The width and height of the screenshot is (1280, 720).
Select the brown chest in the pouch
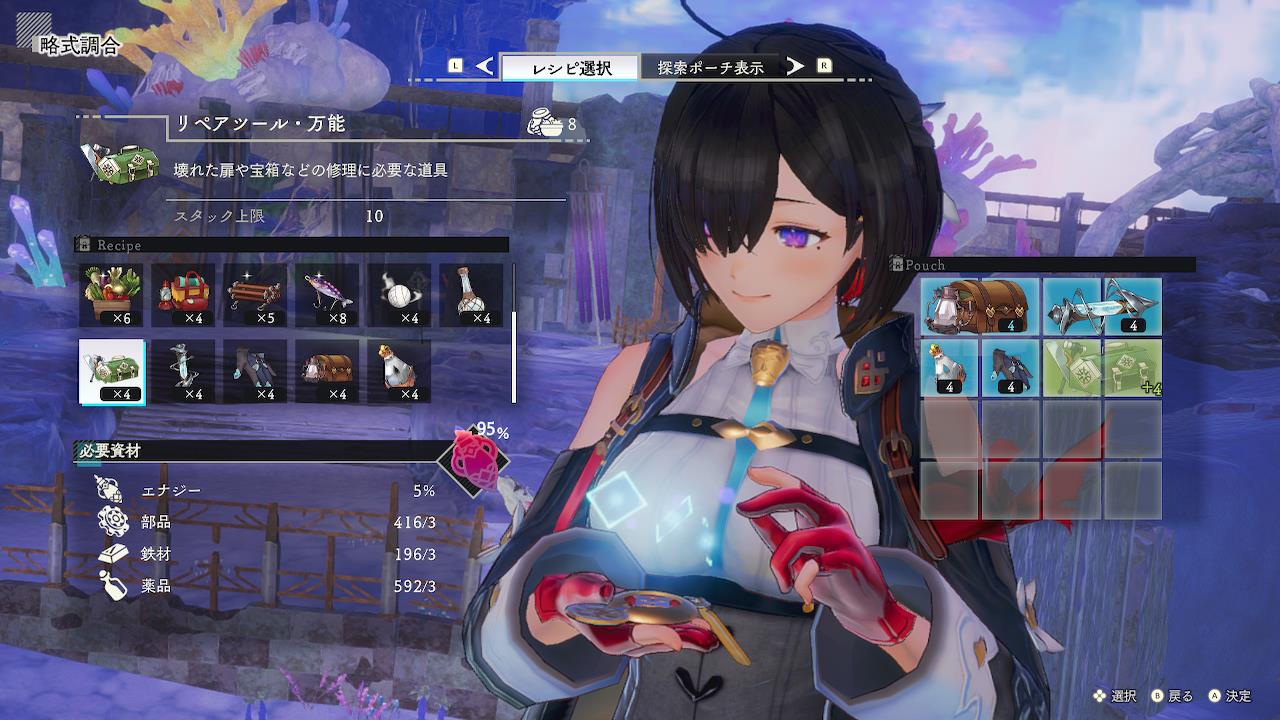pos(980,306)
